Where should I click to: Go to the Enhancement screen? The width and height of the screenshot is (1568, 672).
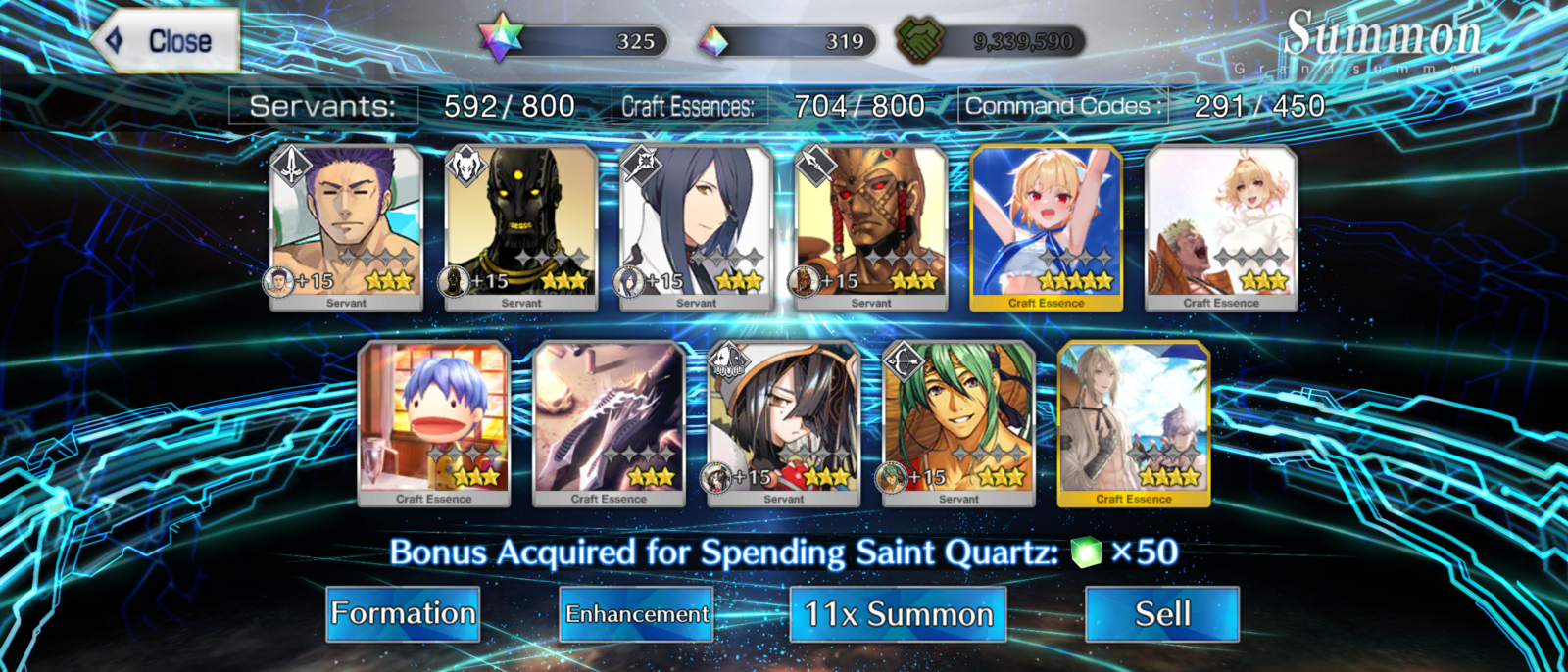[636, 614]
